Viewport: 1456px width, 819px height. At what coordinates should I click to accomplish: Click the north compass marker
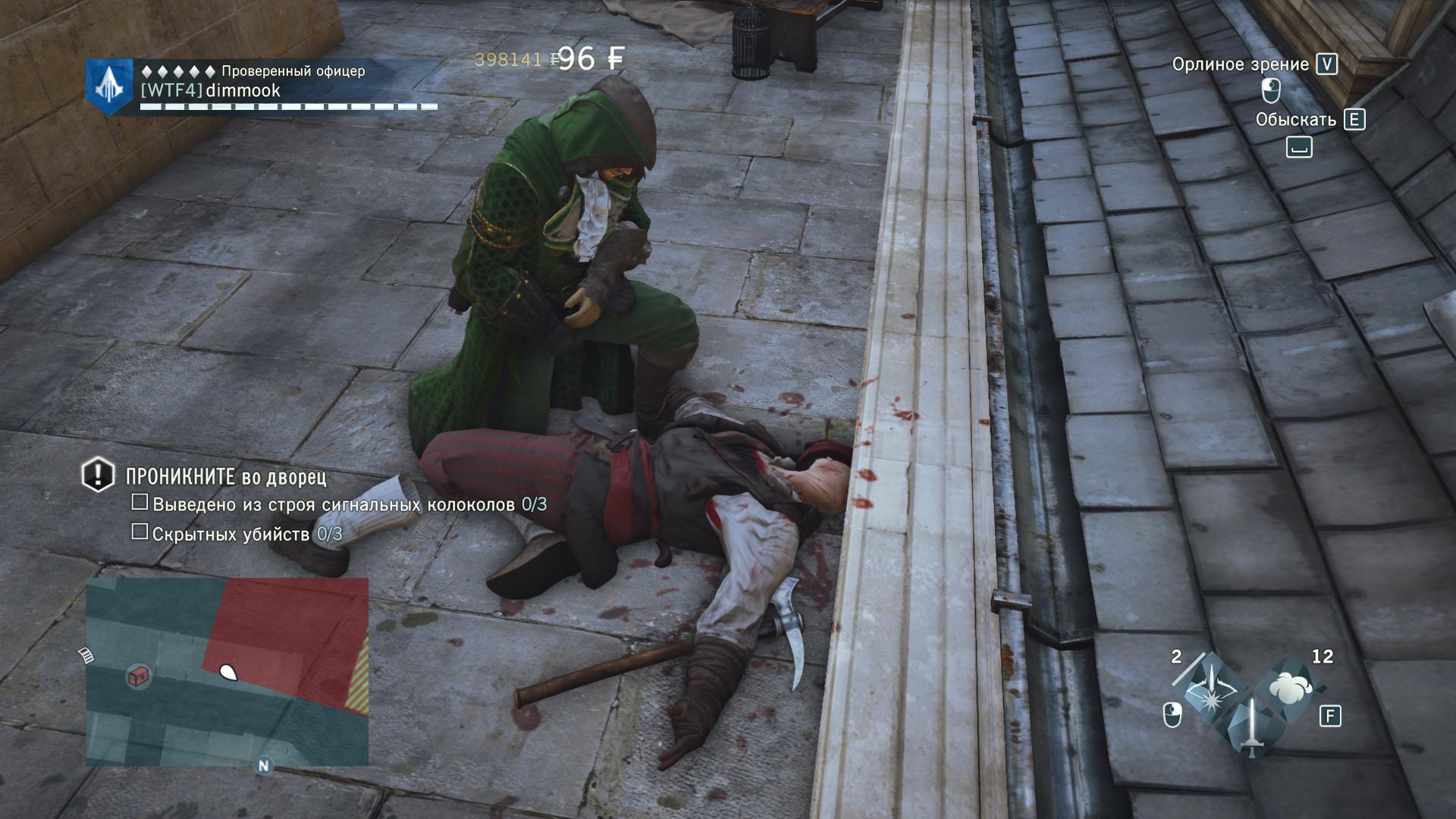263,765
